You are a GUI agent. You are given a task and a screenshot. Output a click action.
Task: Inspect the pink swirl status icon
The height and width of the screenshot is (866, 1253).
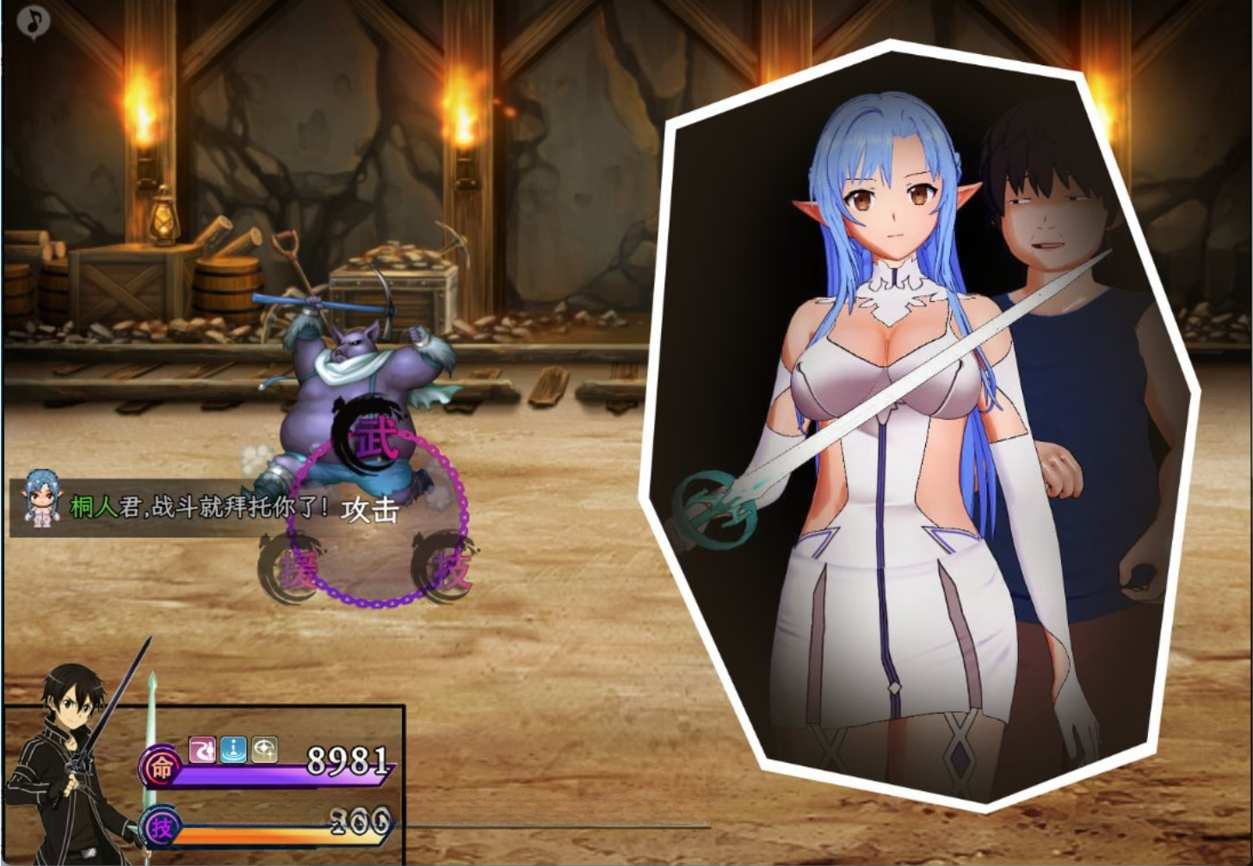click(x=202, y=749)
